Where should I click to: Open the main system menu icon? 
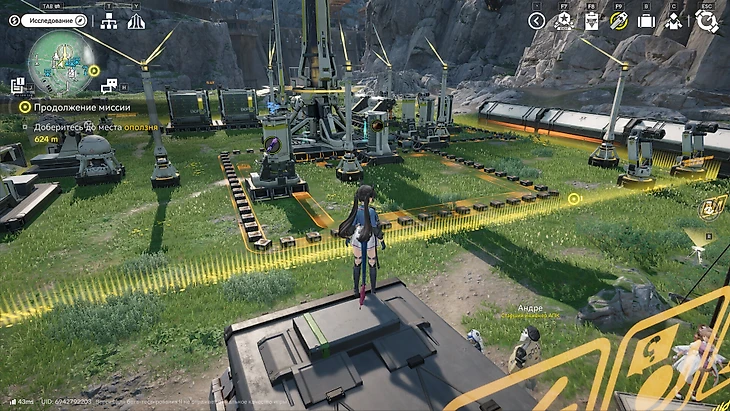click(x=708, y=21)
